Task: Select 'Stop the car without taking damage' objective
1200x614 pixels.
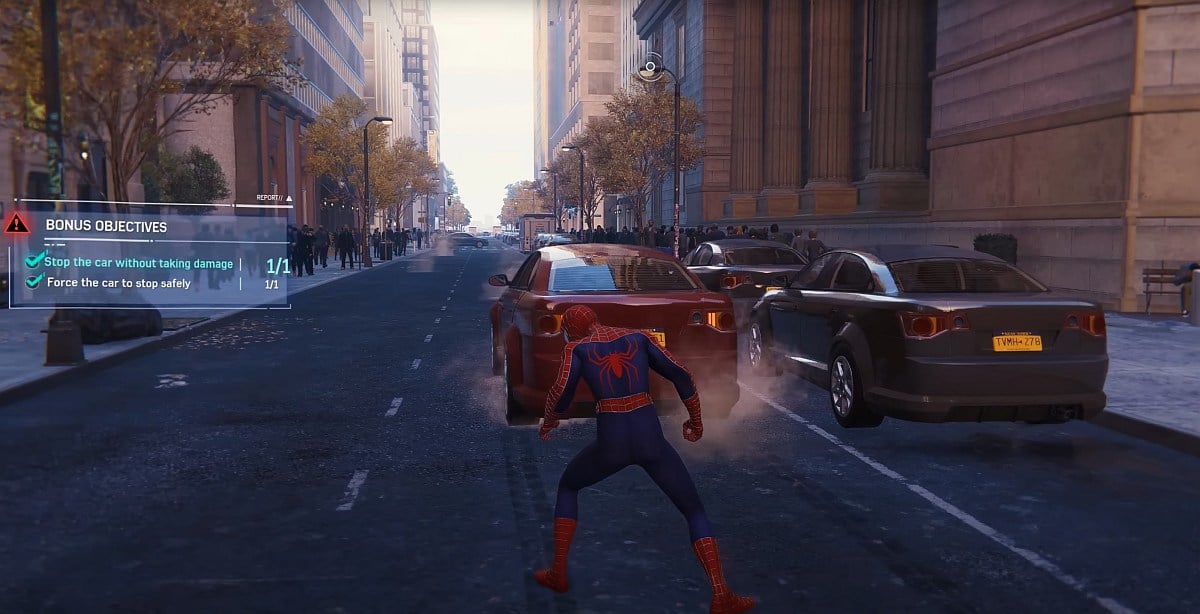Action: [138, 263]
